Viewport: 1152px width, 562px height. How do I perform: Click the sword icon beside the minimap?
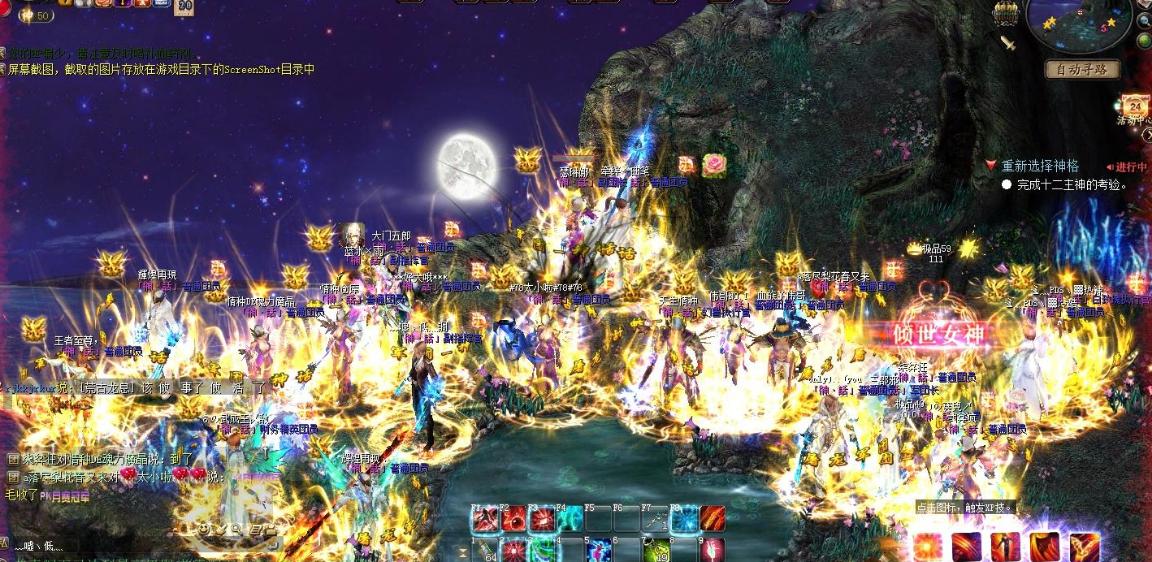[x=1008, y=42]
